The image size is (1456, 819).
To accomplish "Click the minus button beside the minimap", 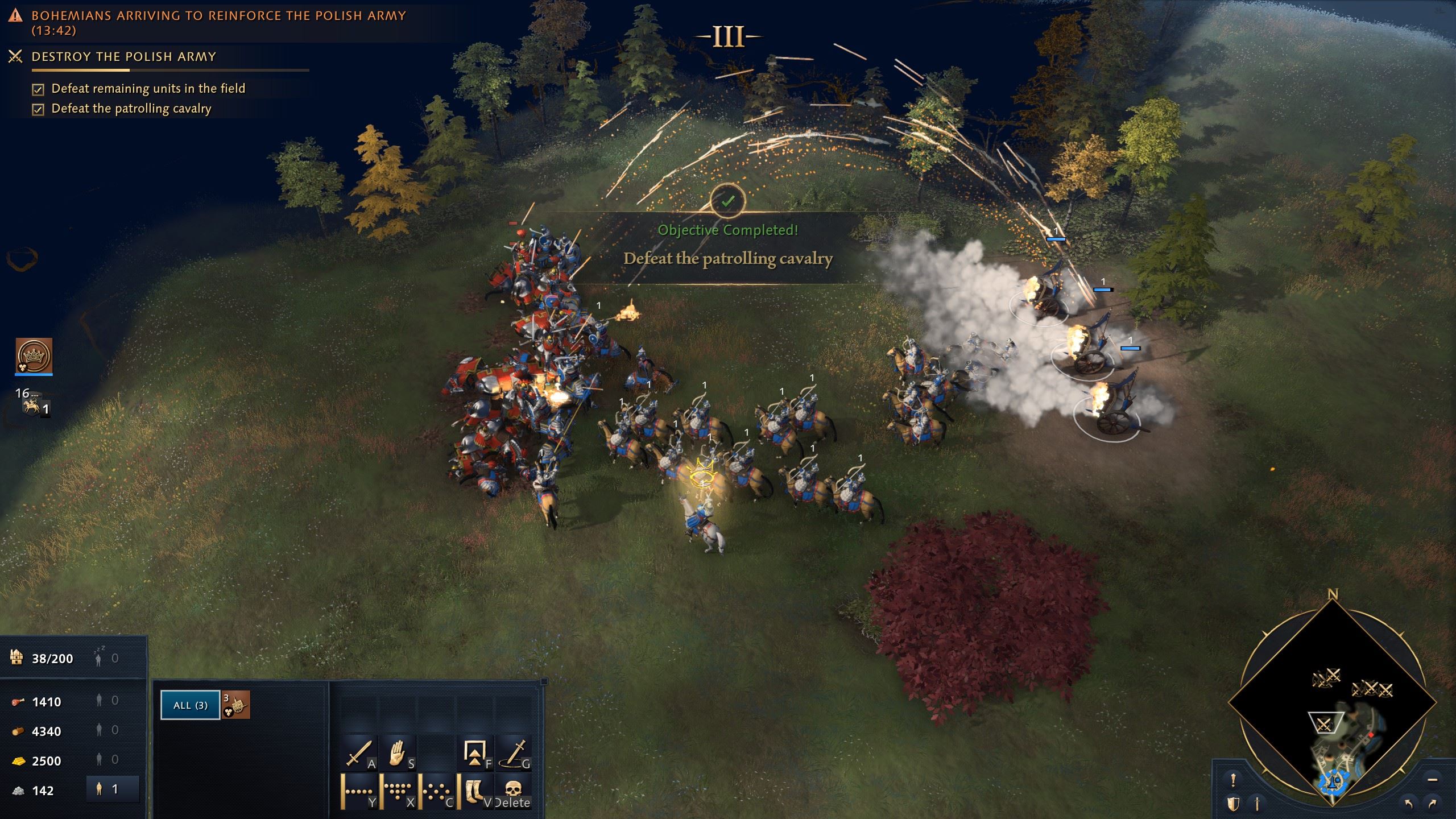I will (1432, 780).
